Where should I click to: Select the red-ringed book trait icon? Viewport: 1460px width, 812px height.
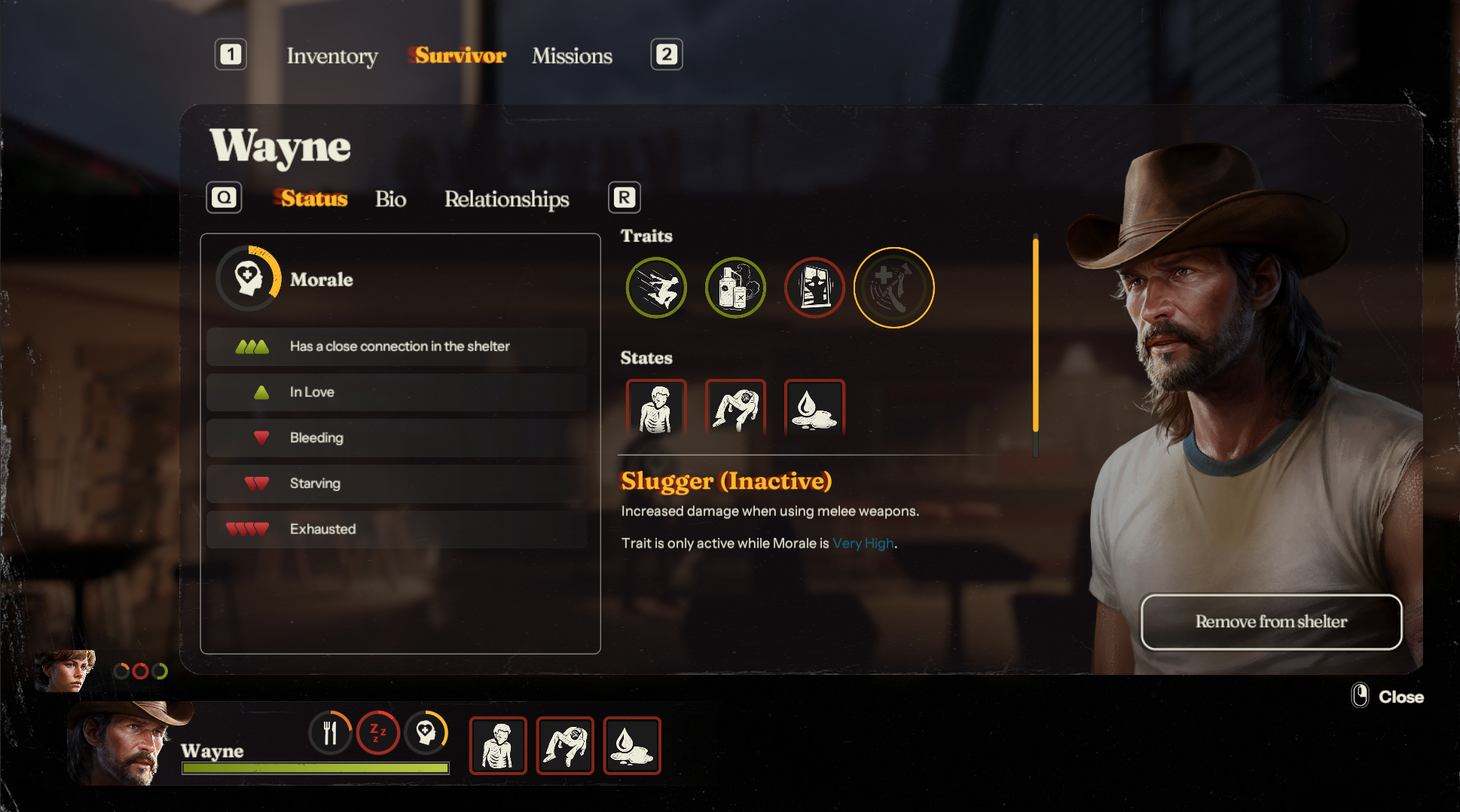(x=814, y=288)
